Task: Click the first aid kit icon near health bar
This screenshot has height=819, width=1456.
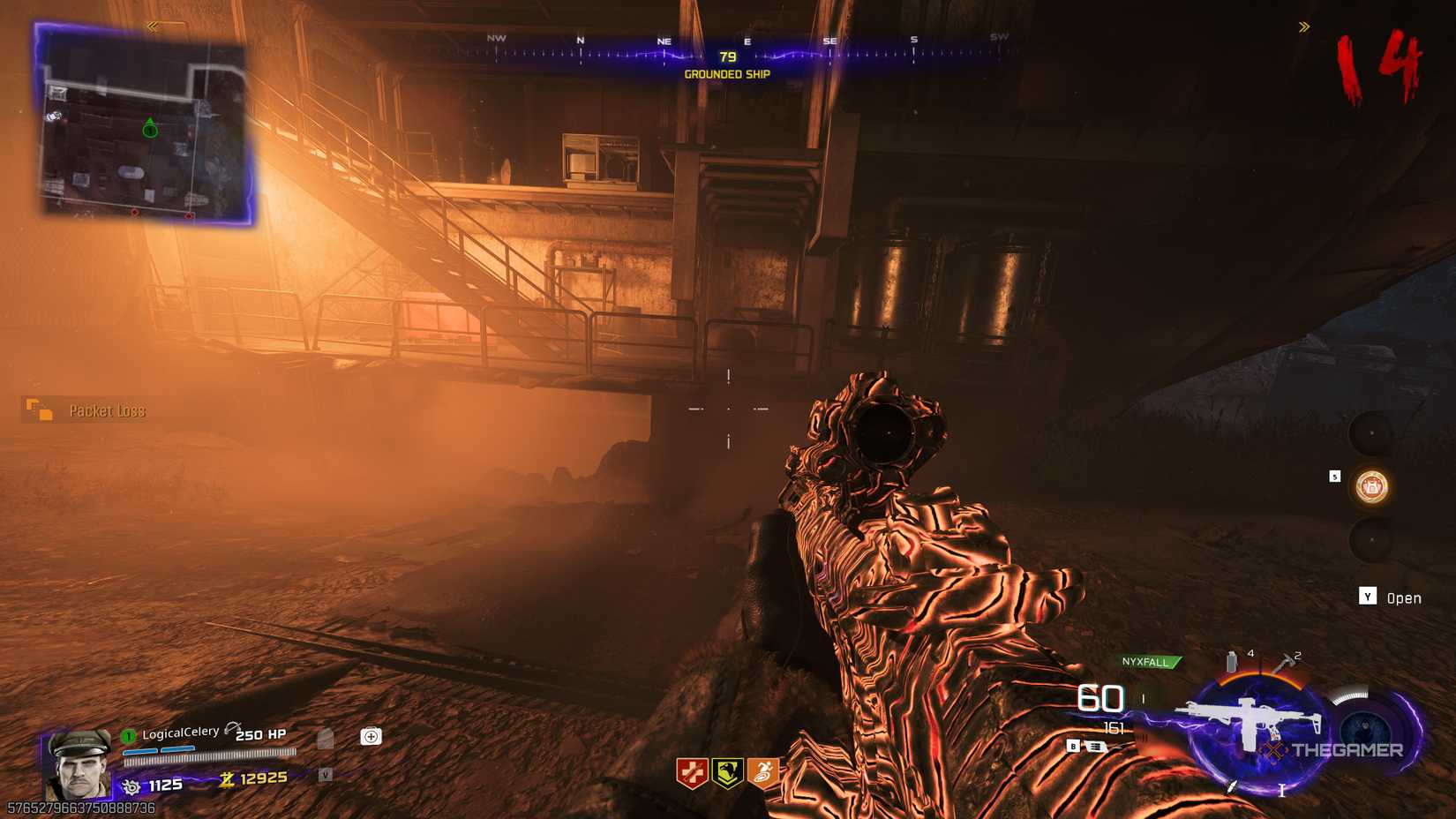Action: [372, 736]
